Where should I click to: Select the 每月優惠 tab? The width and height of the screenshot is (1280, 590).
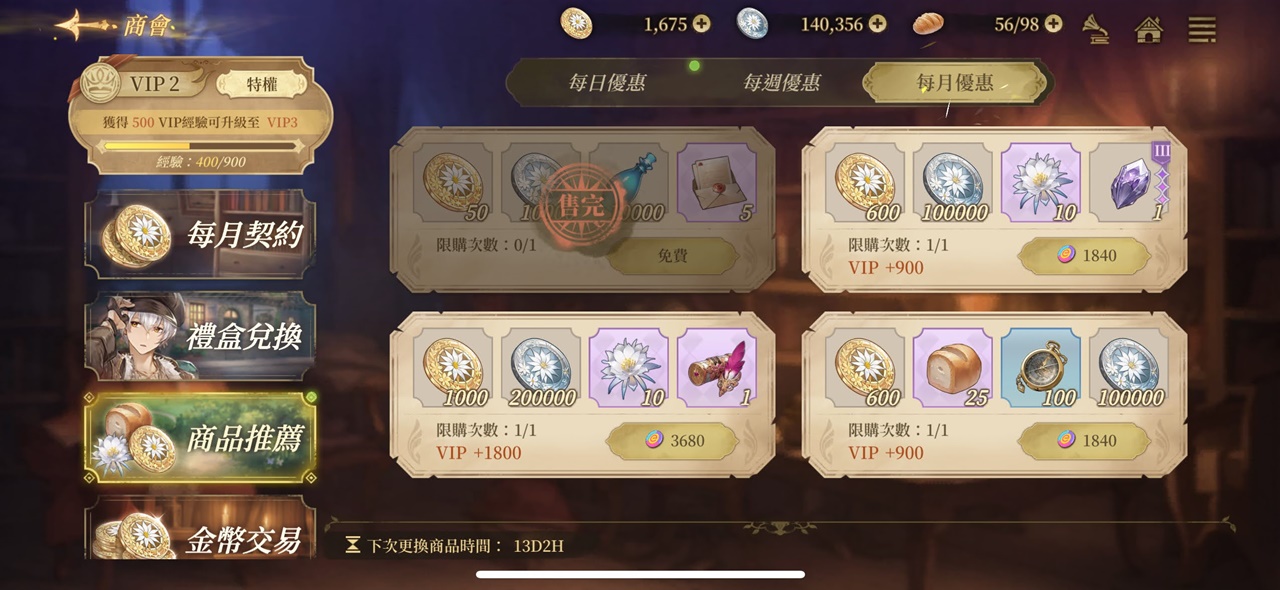955,83
